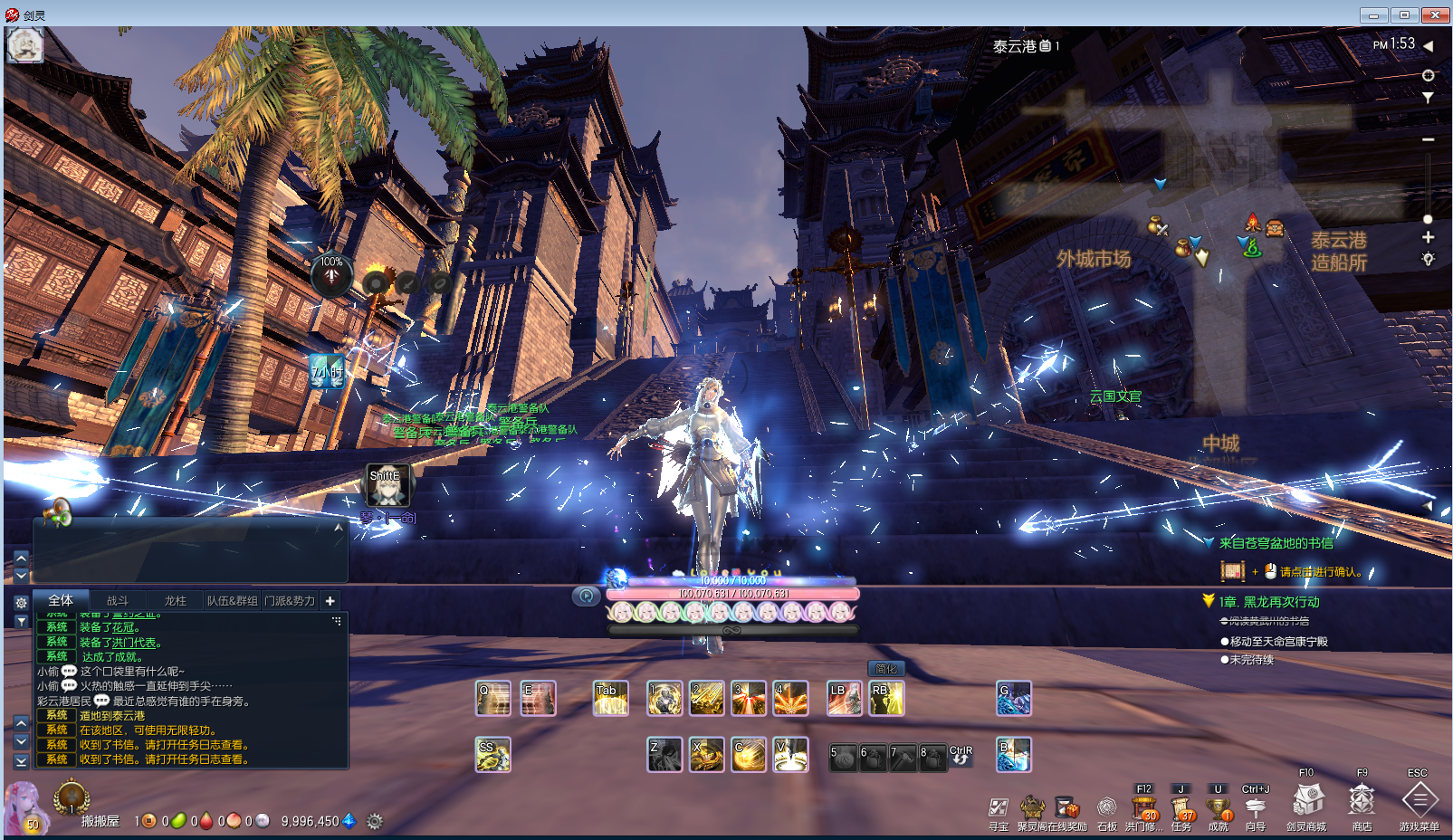
Task: Add a new chat tab with plus
Action: tap(330, 601)
